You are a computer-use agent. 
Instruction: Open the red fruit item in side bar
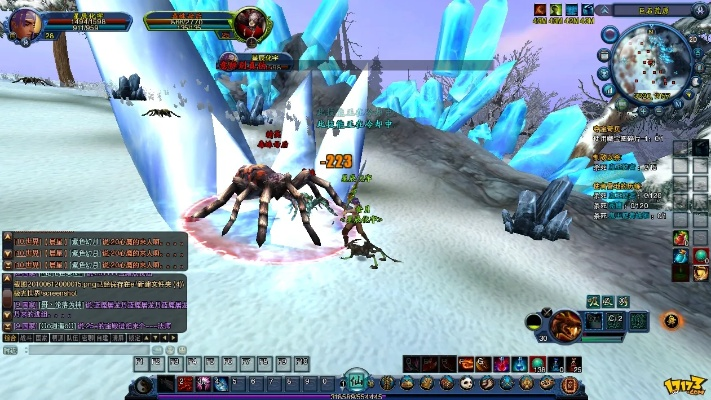(681, 238)
